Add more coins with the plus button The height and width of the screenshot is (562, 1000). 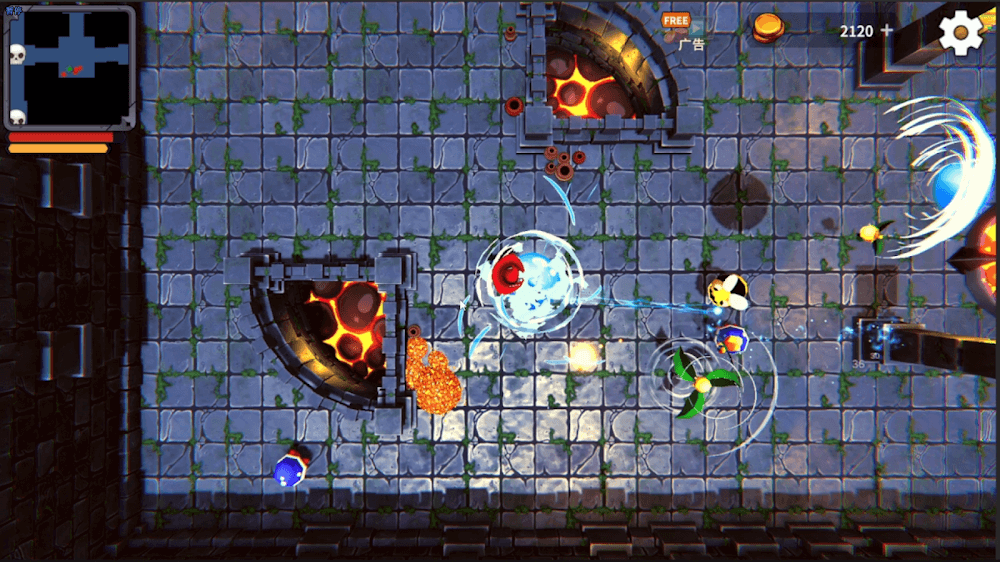coord(886,30)
